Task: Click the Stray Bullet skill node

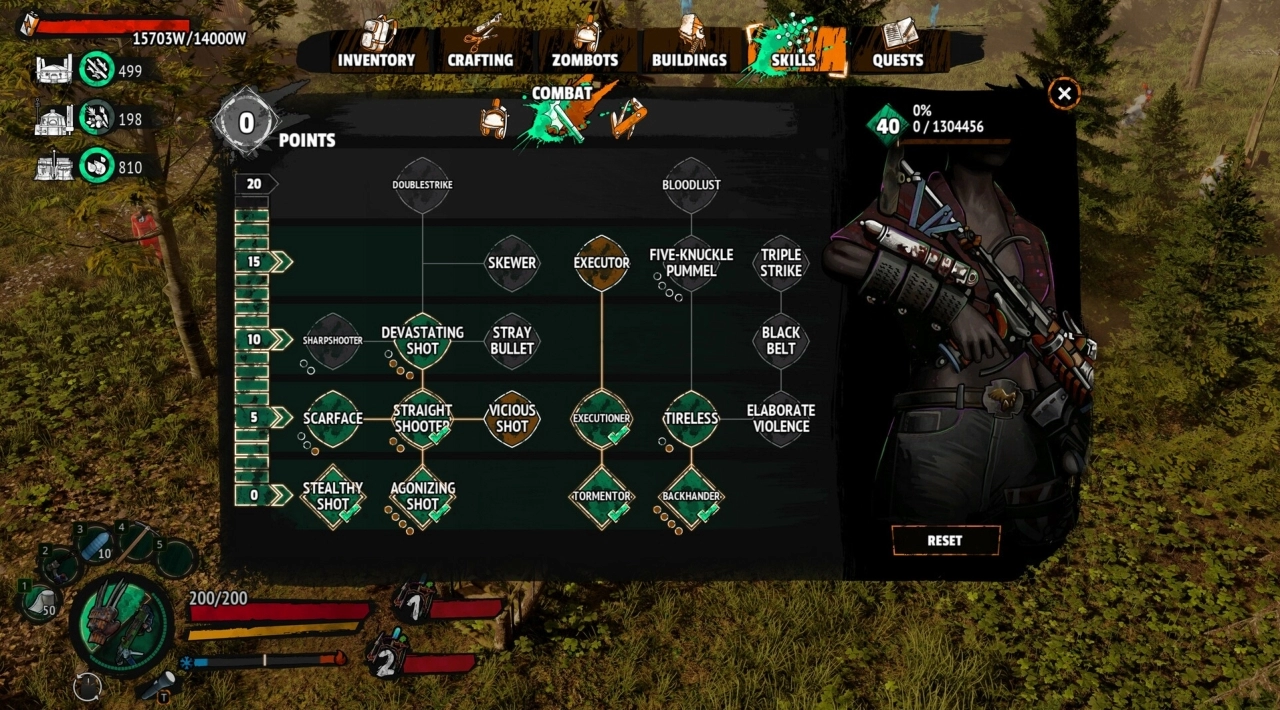Action: tap(512, 341)
